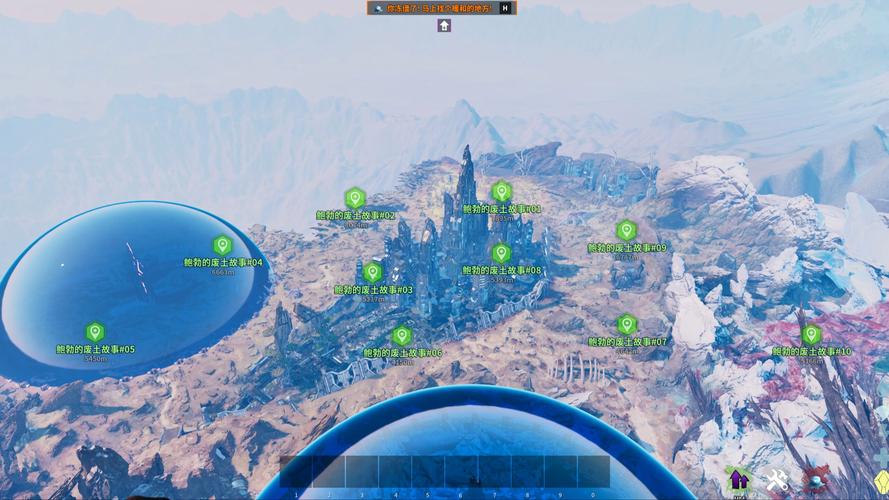Select the 鲍勃的废土故事#07 waypoint marker
This screenshot has width=889, height=500.
627,324
